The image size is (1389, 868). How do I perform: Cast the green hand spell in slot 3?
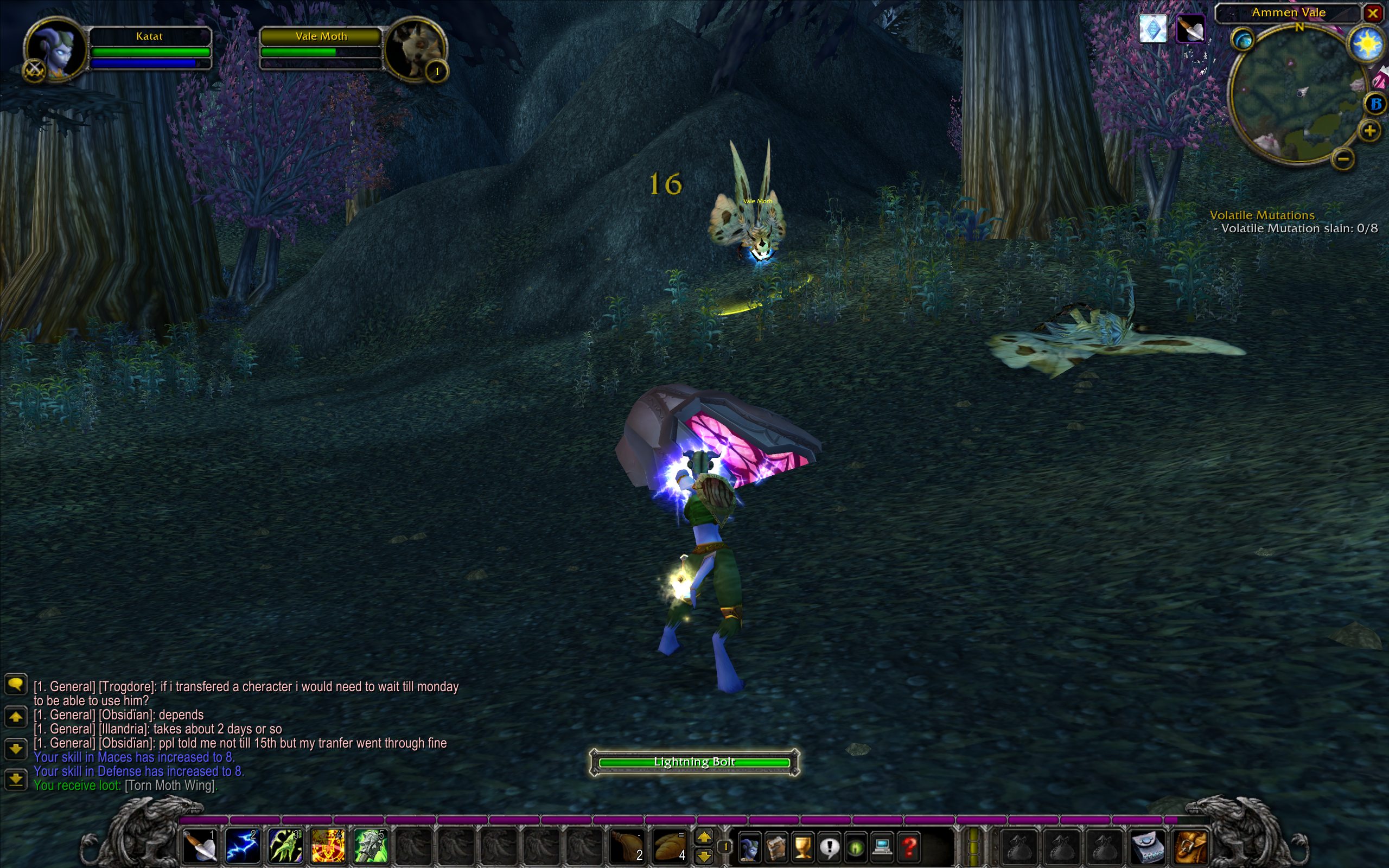click(285, 846)
